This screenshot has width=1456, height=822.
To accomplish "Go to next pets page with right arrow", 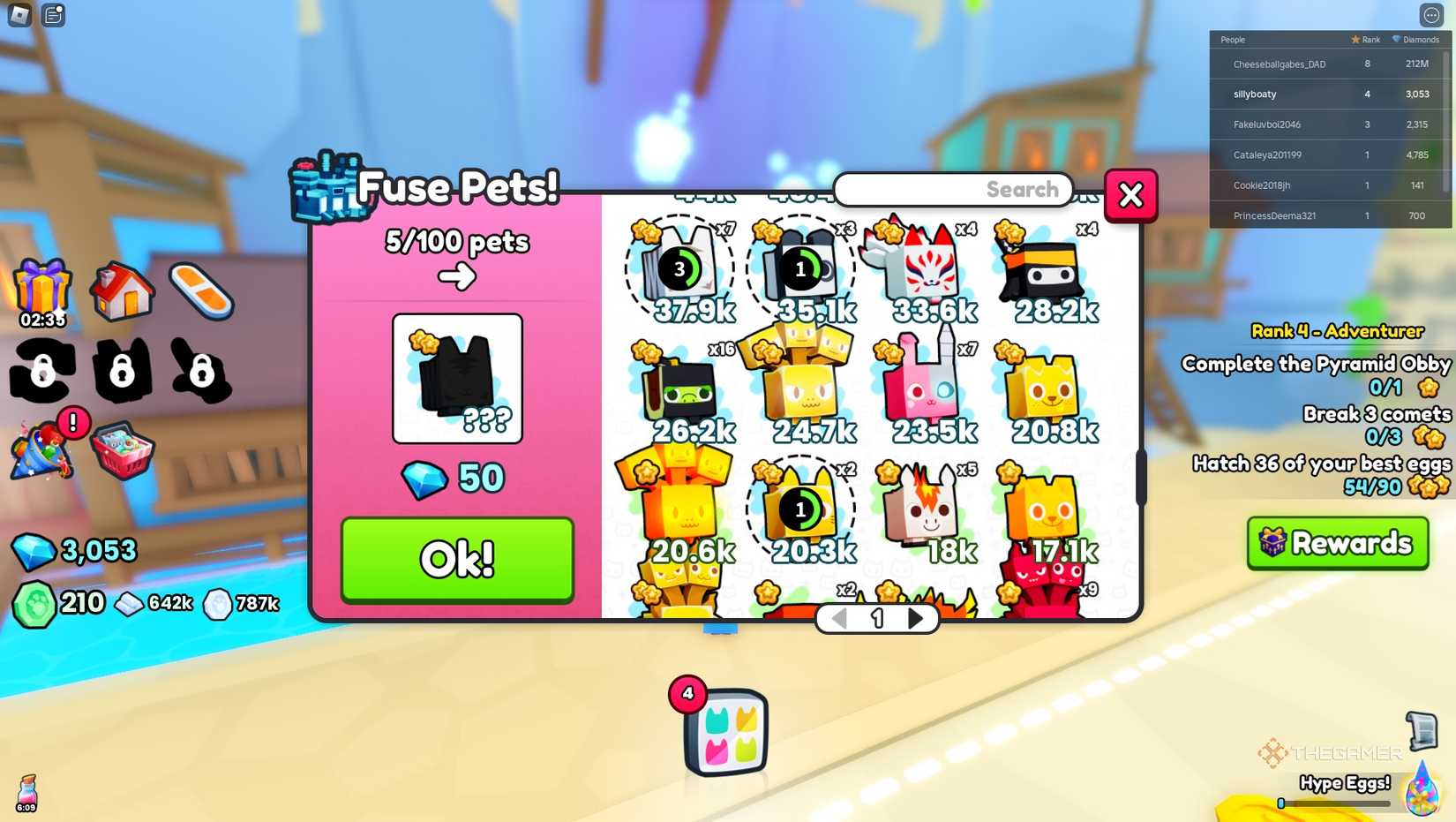I will click(x=915, y=618).
